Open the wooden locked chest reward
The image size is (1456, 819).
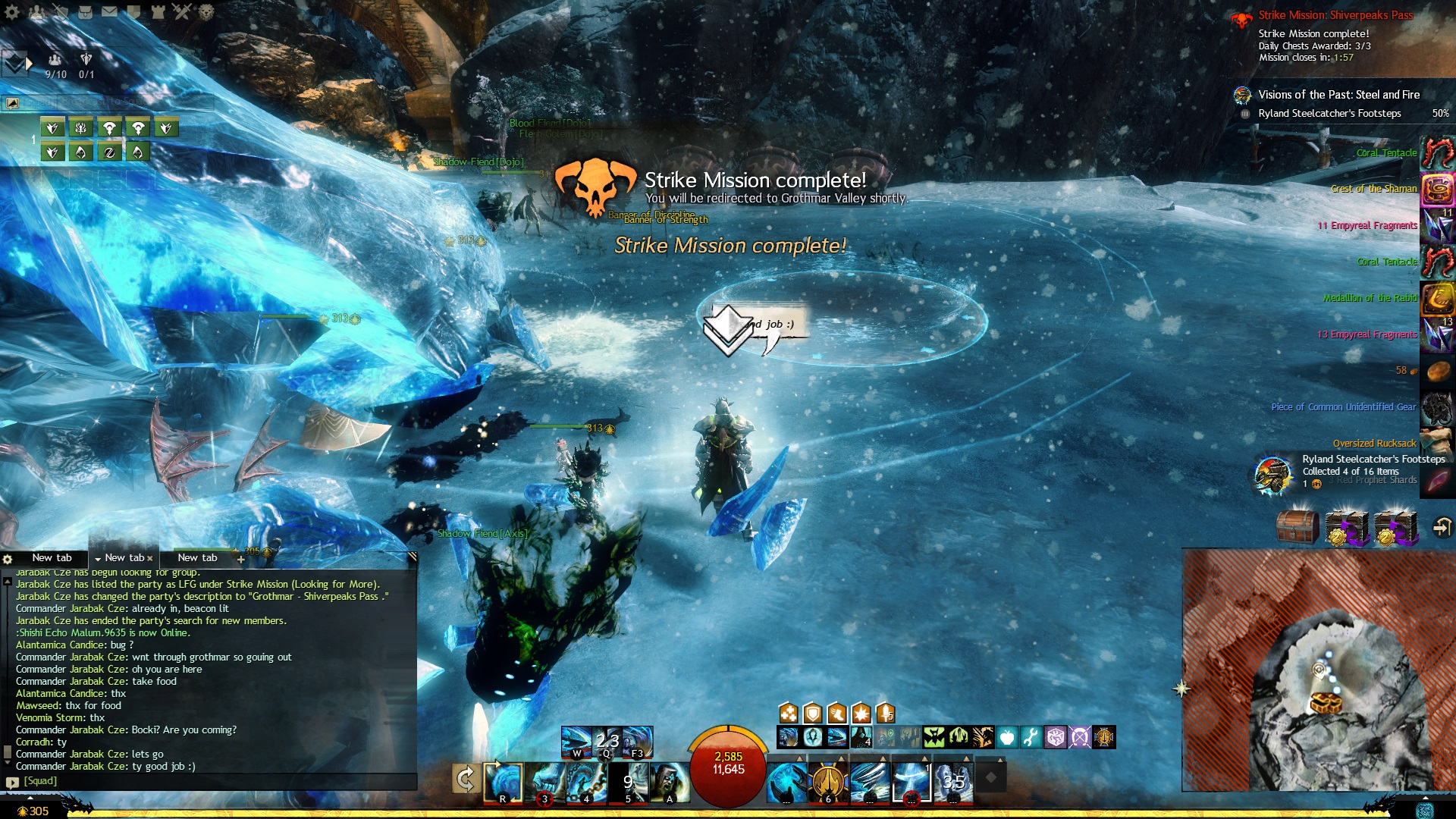click(x=1298, y=527)
